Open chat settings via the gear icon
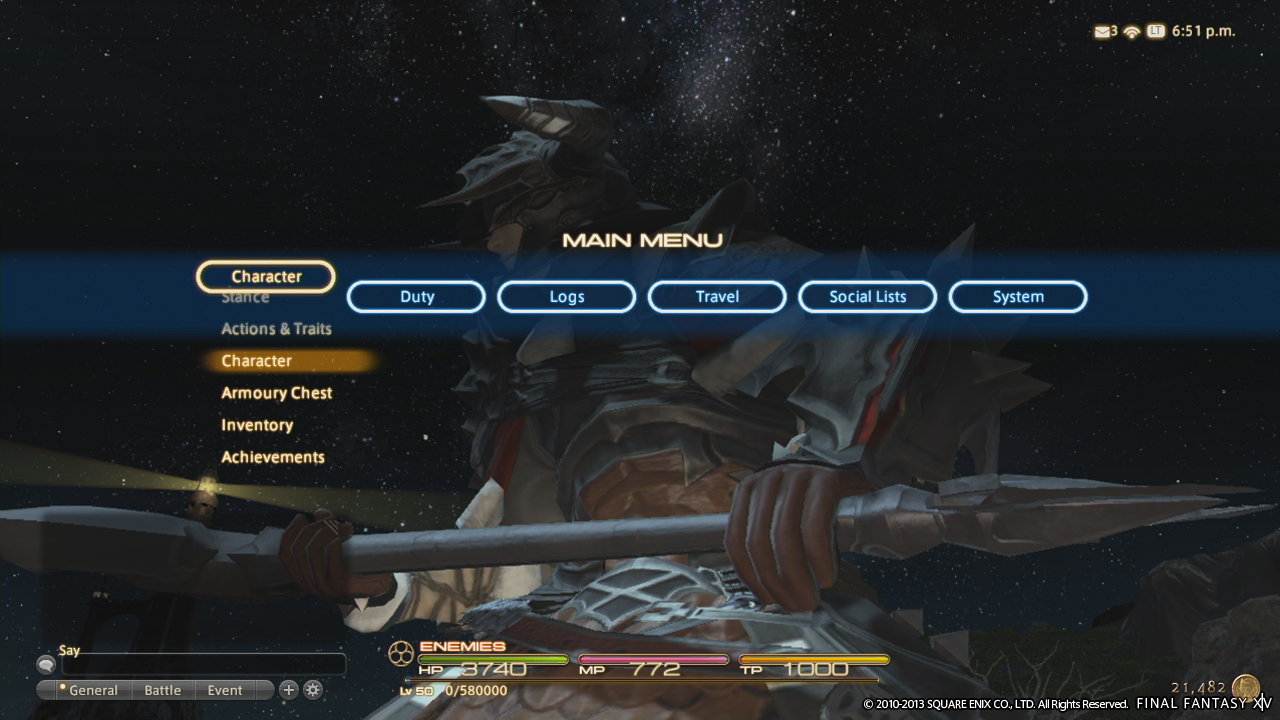This screenshot has width=1280, height=720. pos(313,689)
